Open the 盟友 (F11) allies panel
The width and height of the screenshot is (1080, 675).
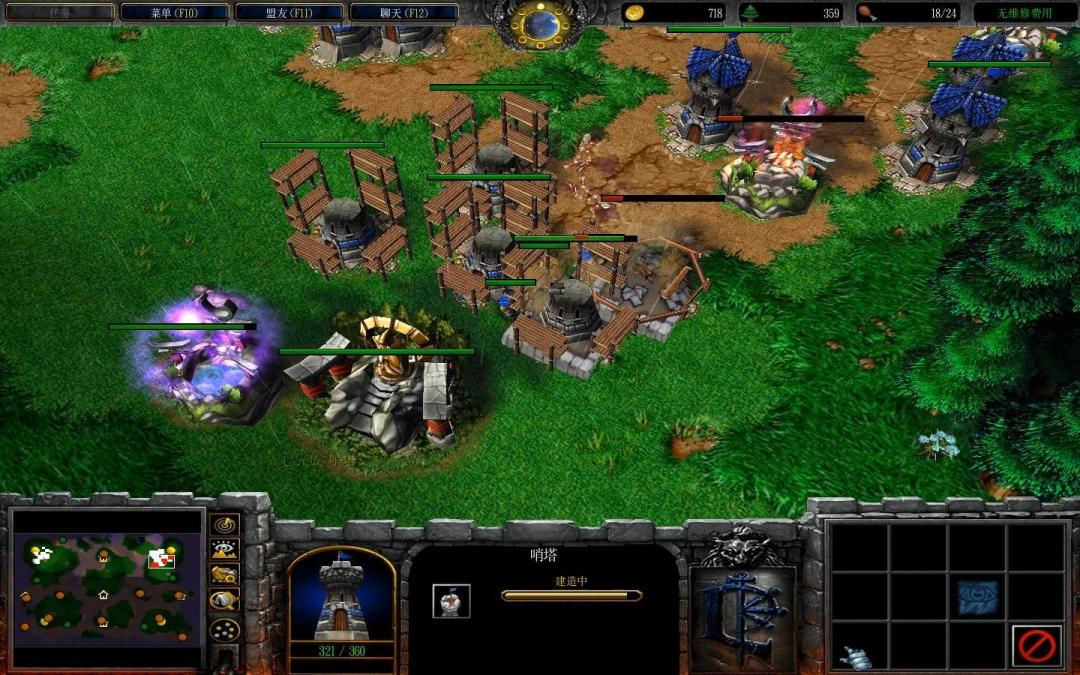pos(290,13)
